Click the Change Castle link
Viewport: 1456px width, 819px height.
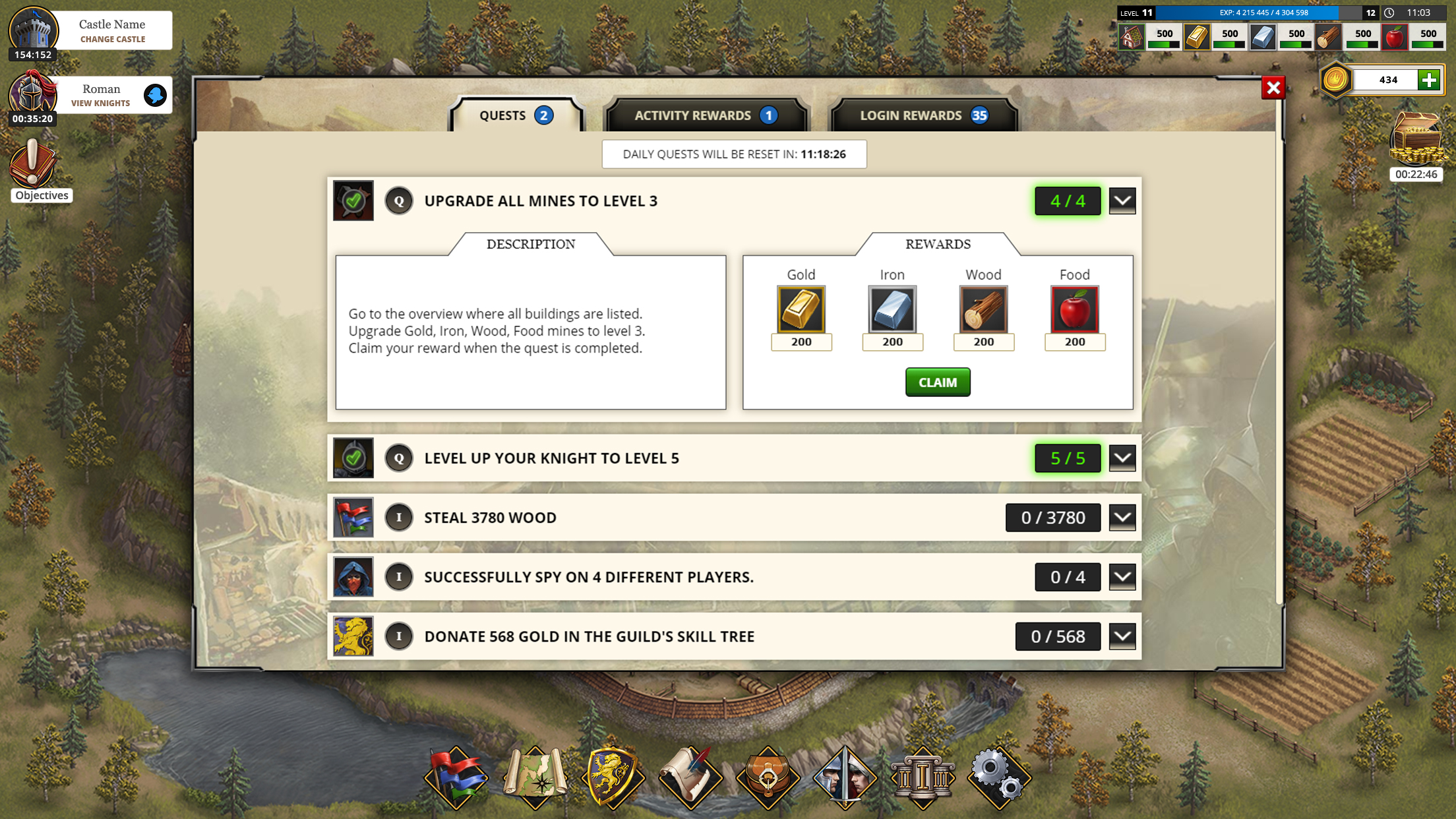(111, 39)
